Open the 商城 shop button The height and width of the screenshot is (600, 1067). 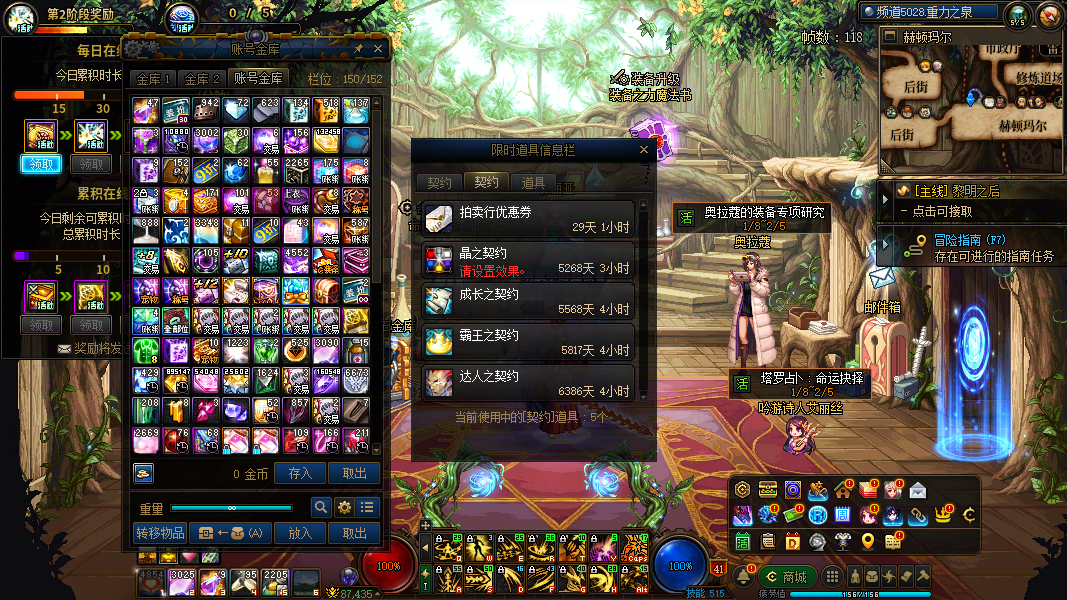[786, 577]
